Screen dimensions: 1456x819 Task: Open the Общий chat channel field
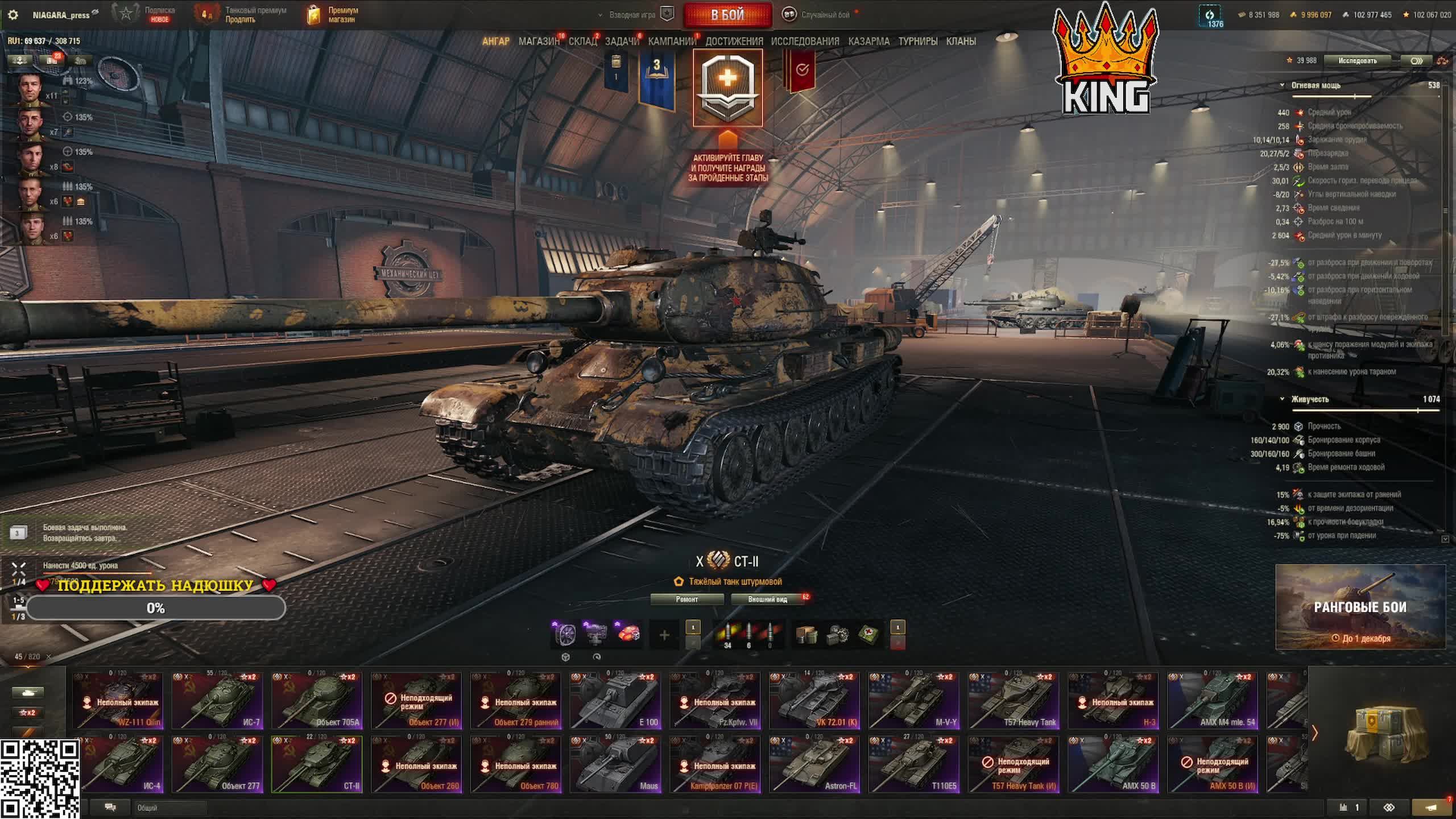(x=169, y=808)
